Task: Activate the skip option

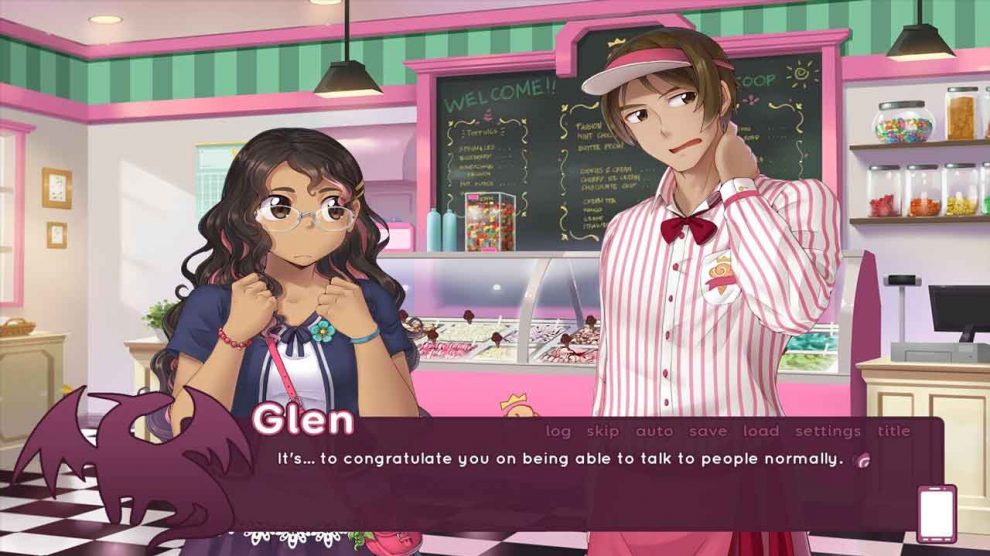Action: point(603,431)
